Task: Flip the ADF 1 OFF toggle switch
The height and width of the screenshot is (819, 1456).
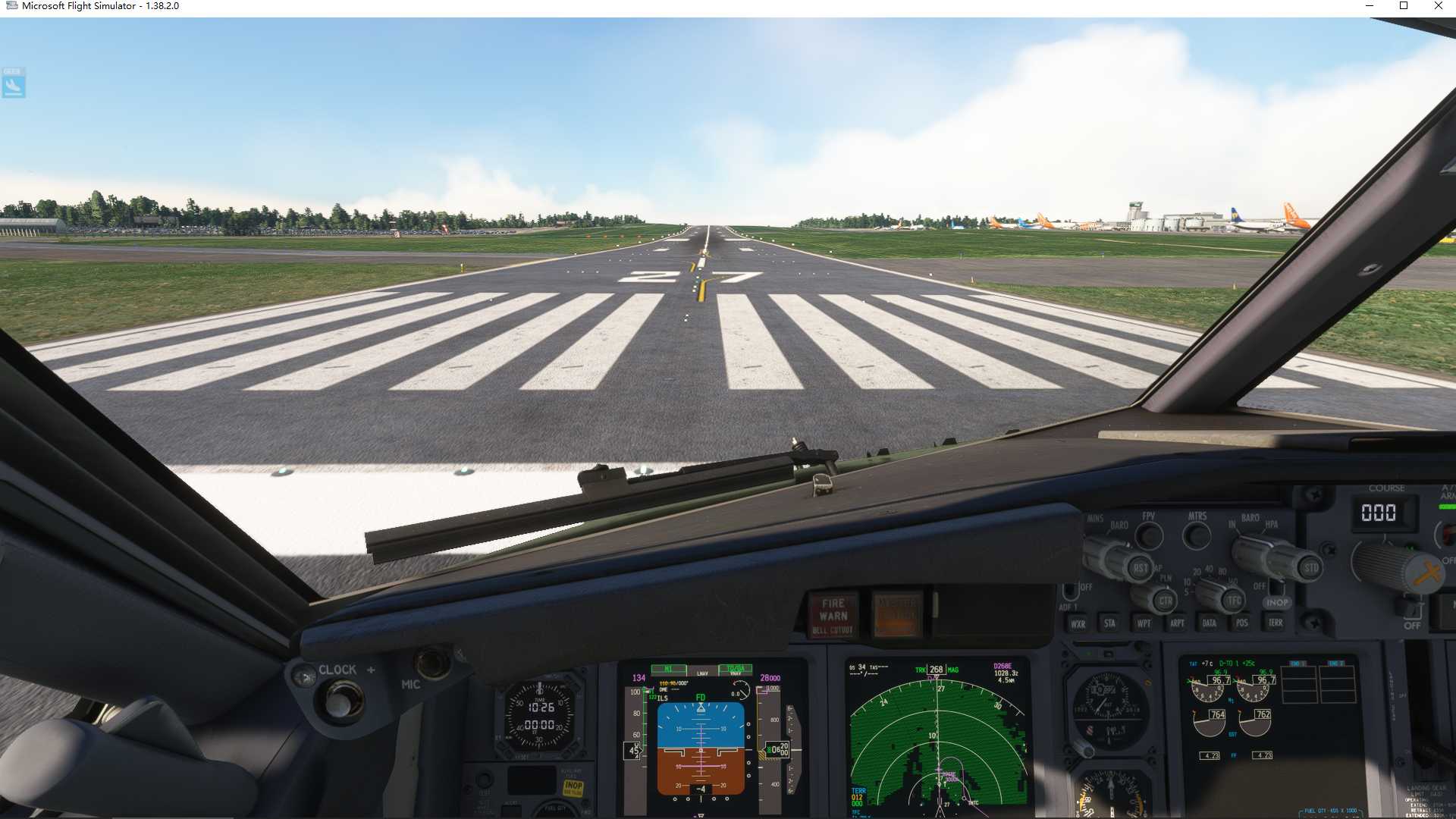Action: click(x=1071, y=590)
